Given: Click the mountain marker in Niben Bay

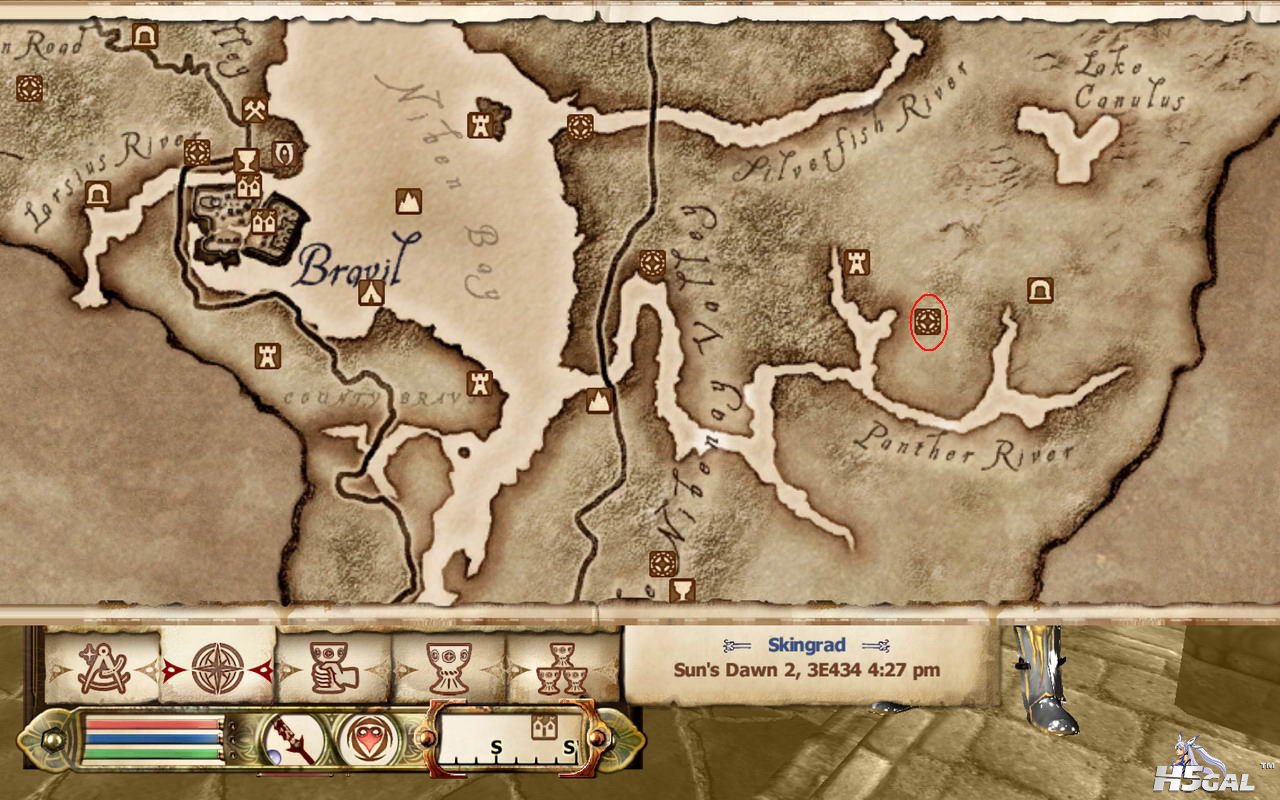Looking at the screenshot, I should click(x=407, y=201).
